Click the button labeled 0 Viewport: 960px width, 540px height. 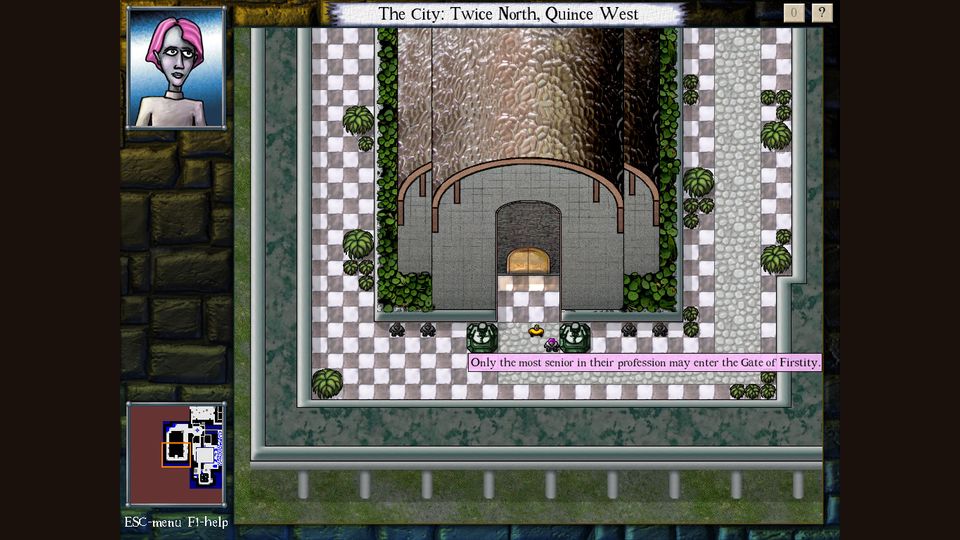[x=794, y=13]
